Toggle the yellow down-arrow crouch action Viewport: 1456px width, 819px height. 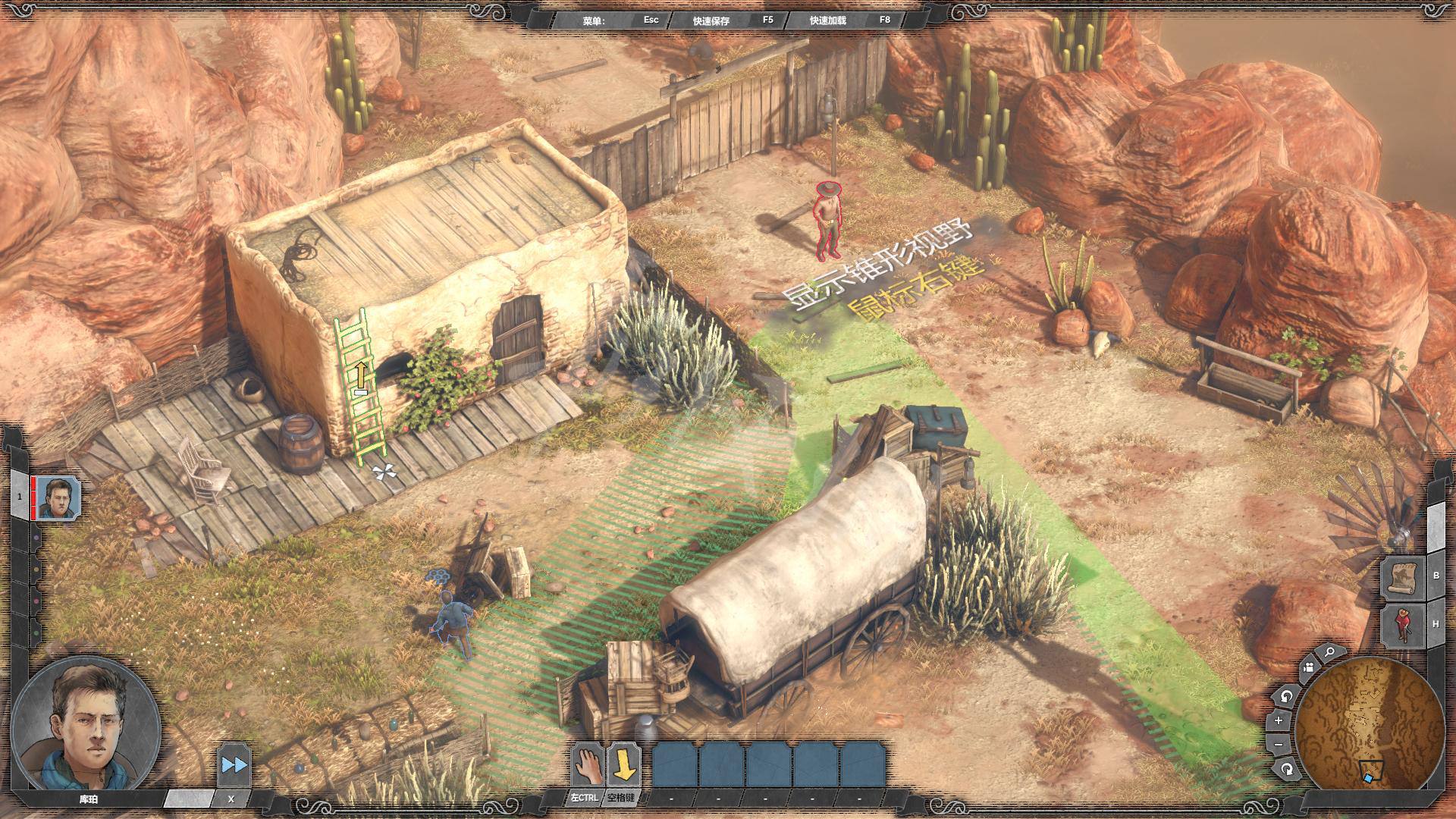click(x=623, y=764)
